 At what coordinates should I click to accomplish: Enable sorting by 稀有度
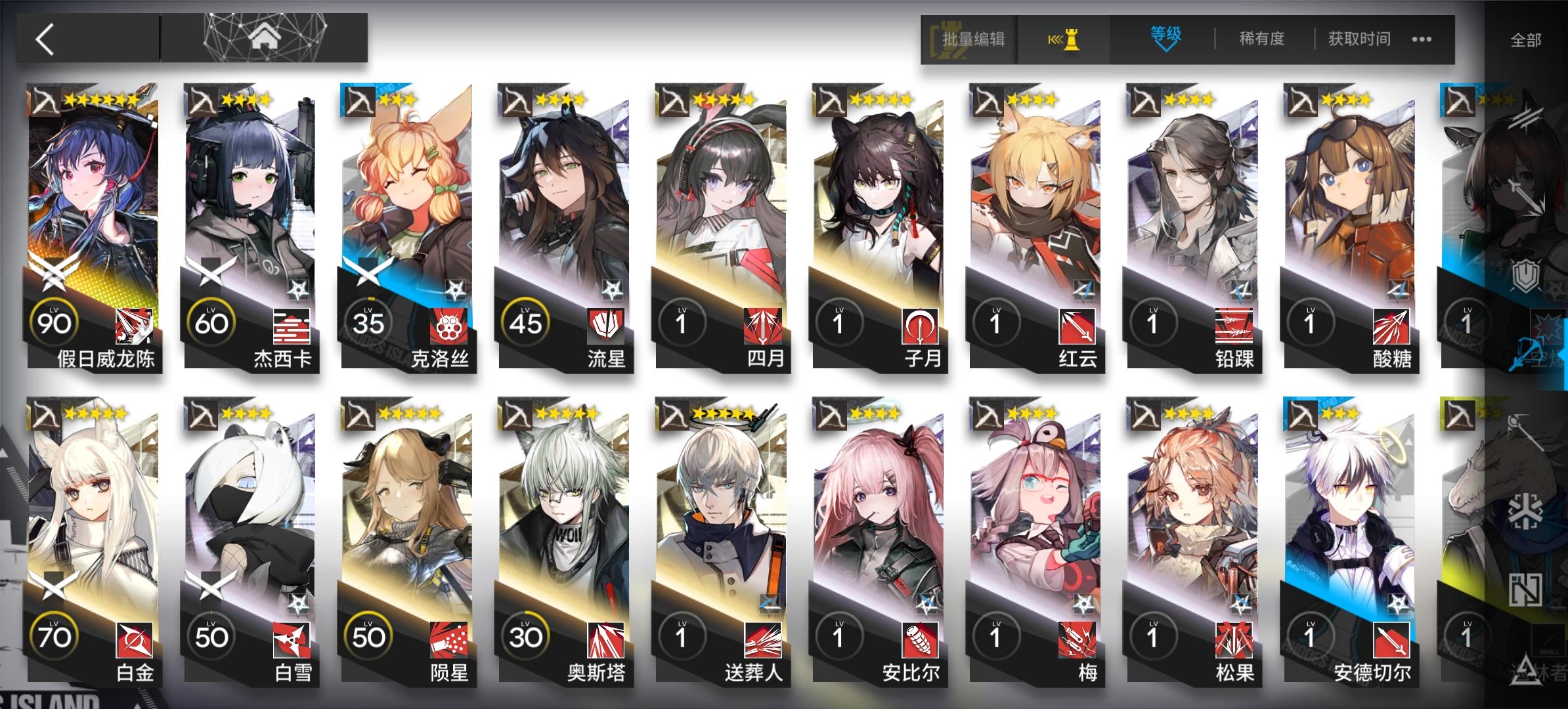[1262, 39]
